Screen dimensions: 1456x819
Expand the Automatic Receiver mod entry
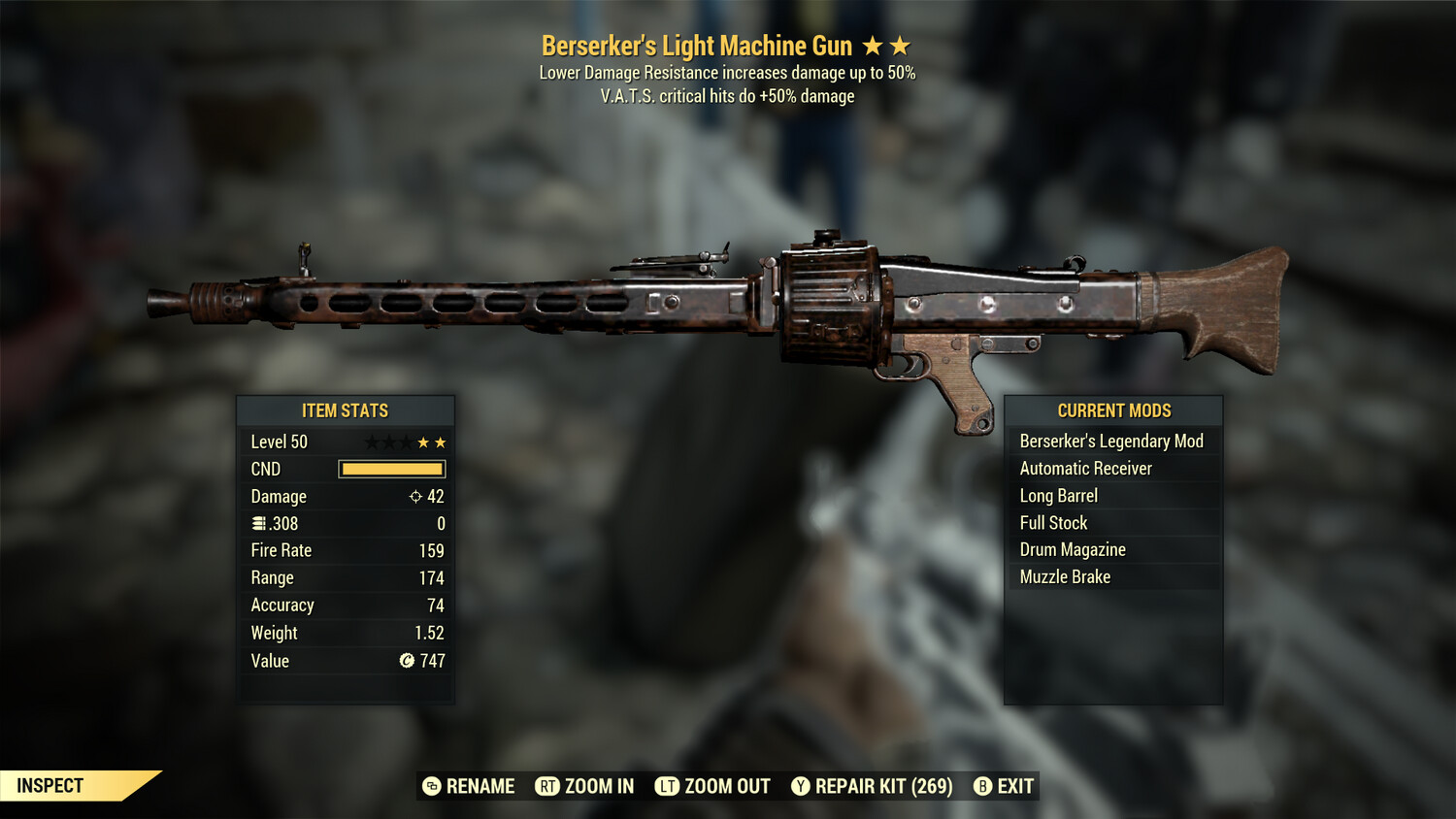tap(1085, 468)
